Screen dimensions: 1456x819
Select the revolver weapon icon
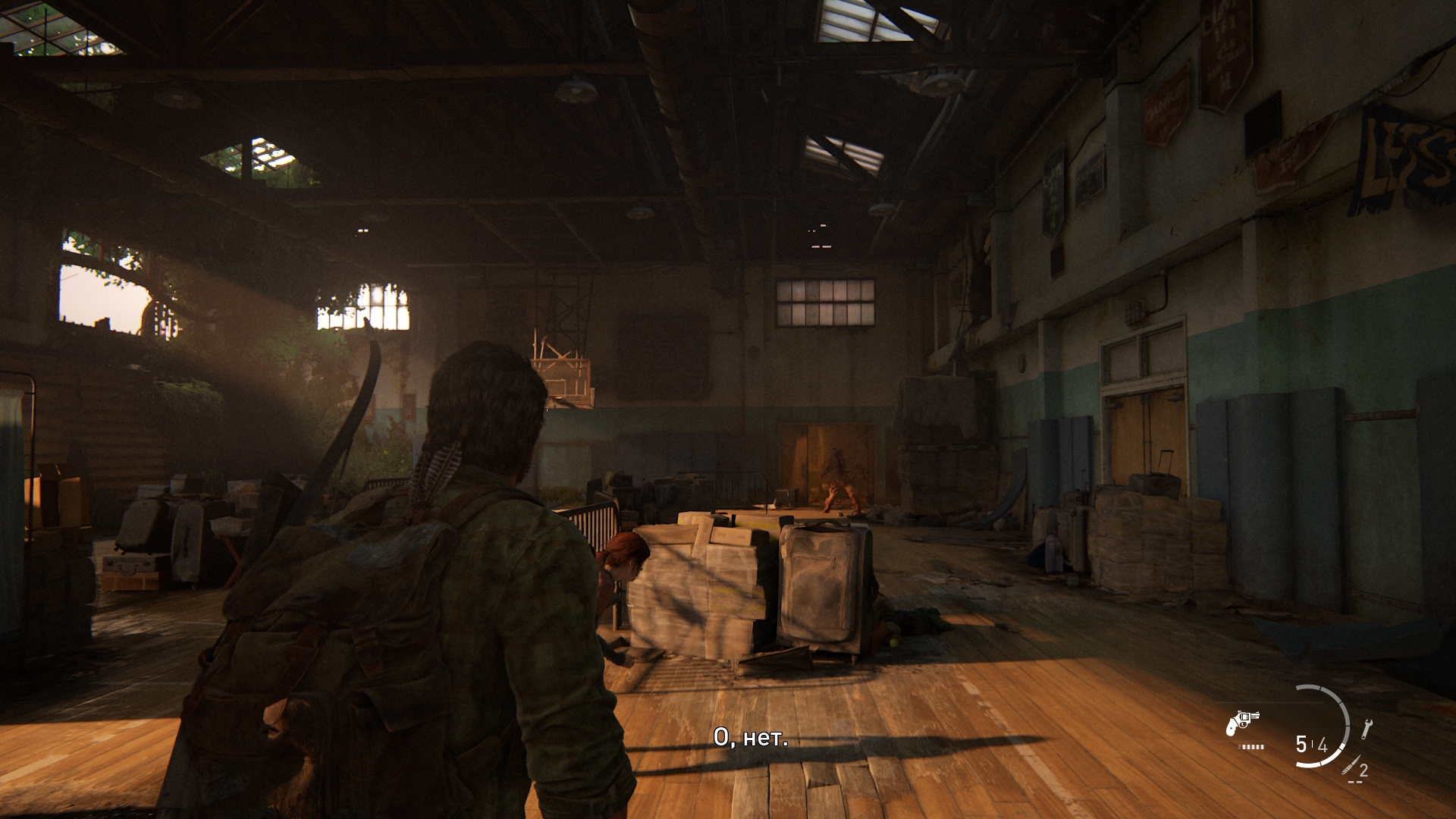click(x=1242, y=722)
